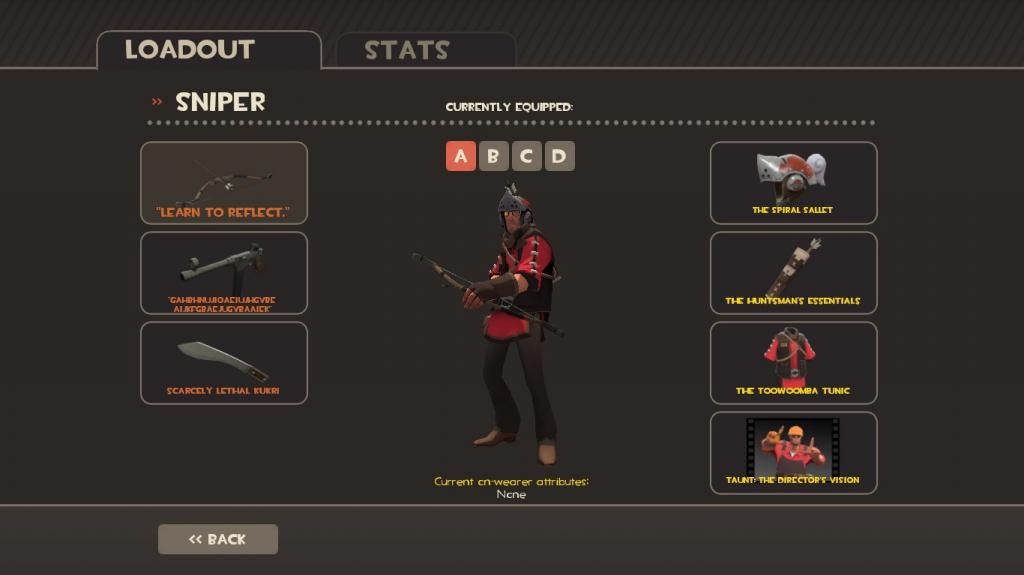Go back with the Back button
The height and width of the screenshot is (575, 1024).
(x=218, y=539)
